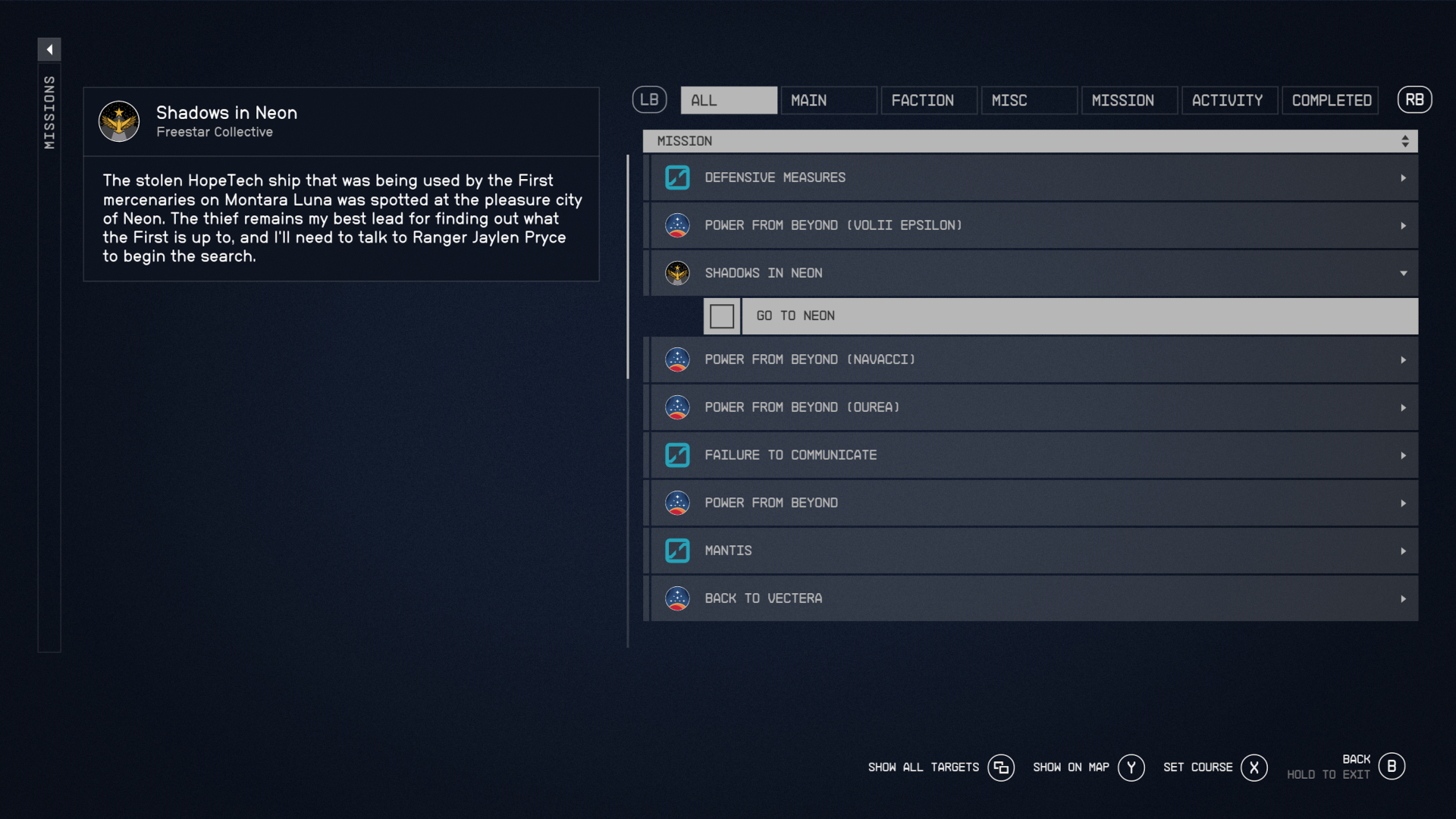Screen dimensions: 1456x819
Task: Click the back arrow above MISSIONS
Action: coord(49,49)
